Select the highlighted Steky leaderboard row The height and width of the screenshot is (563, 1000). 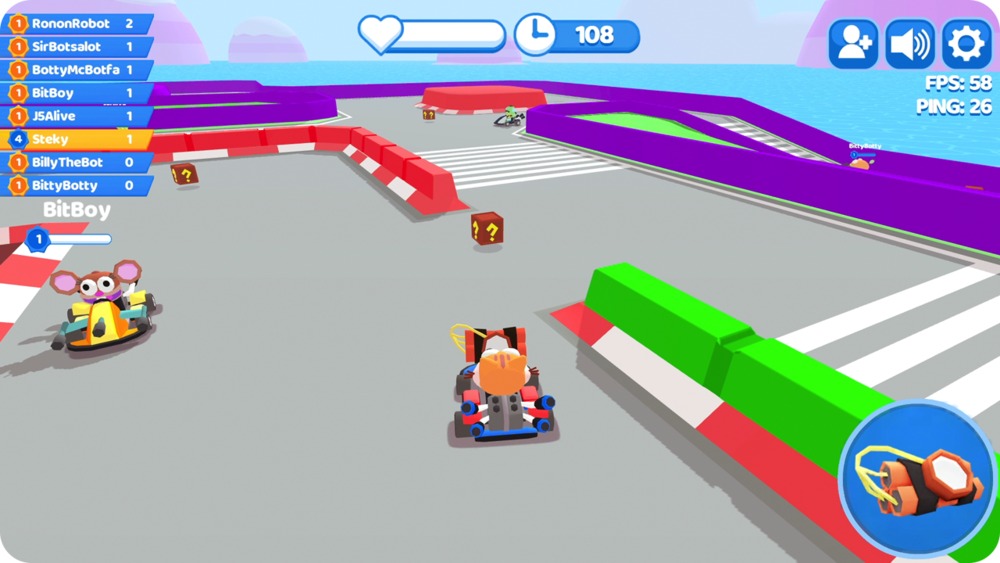[x=77, y=139]
